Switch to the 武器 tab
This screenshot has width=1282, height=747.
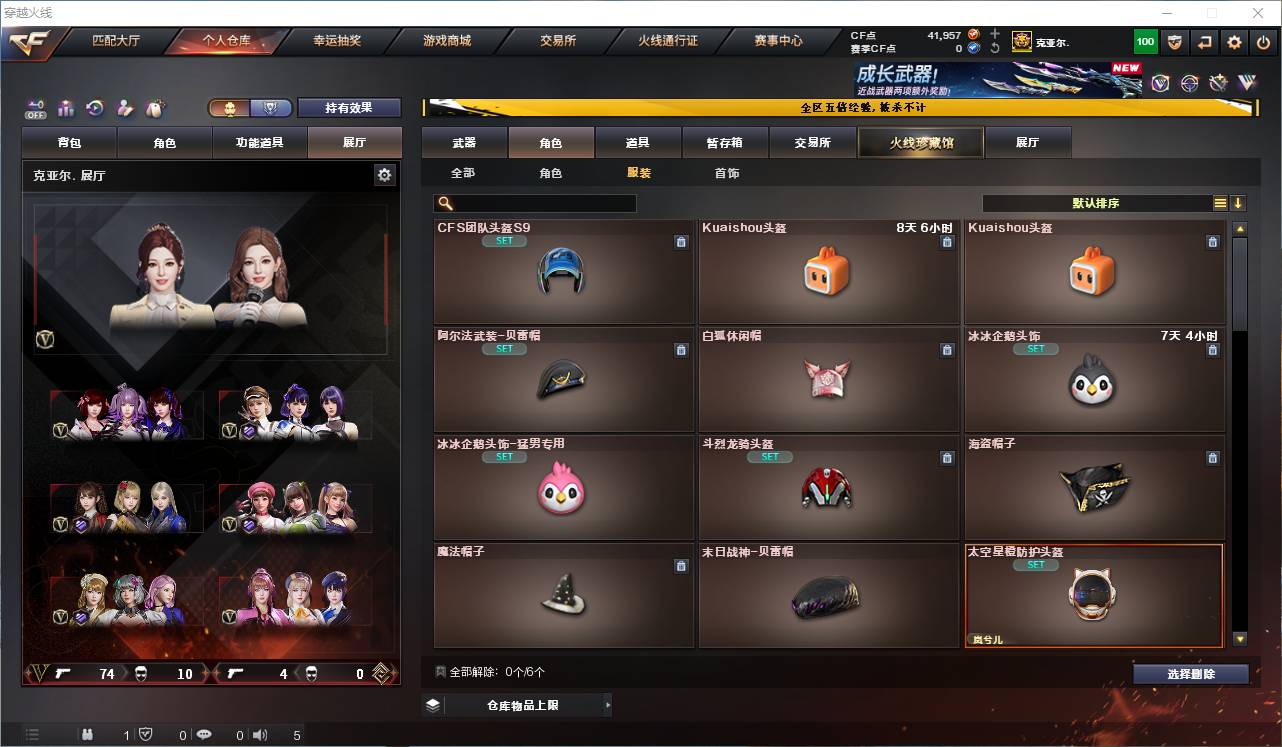465,142
